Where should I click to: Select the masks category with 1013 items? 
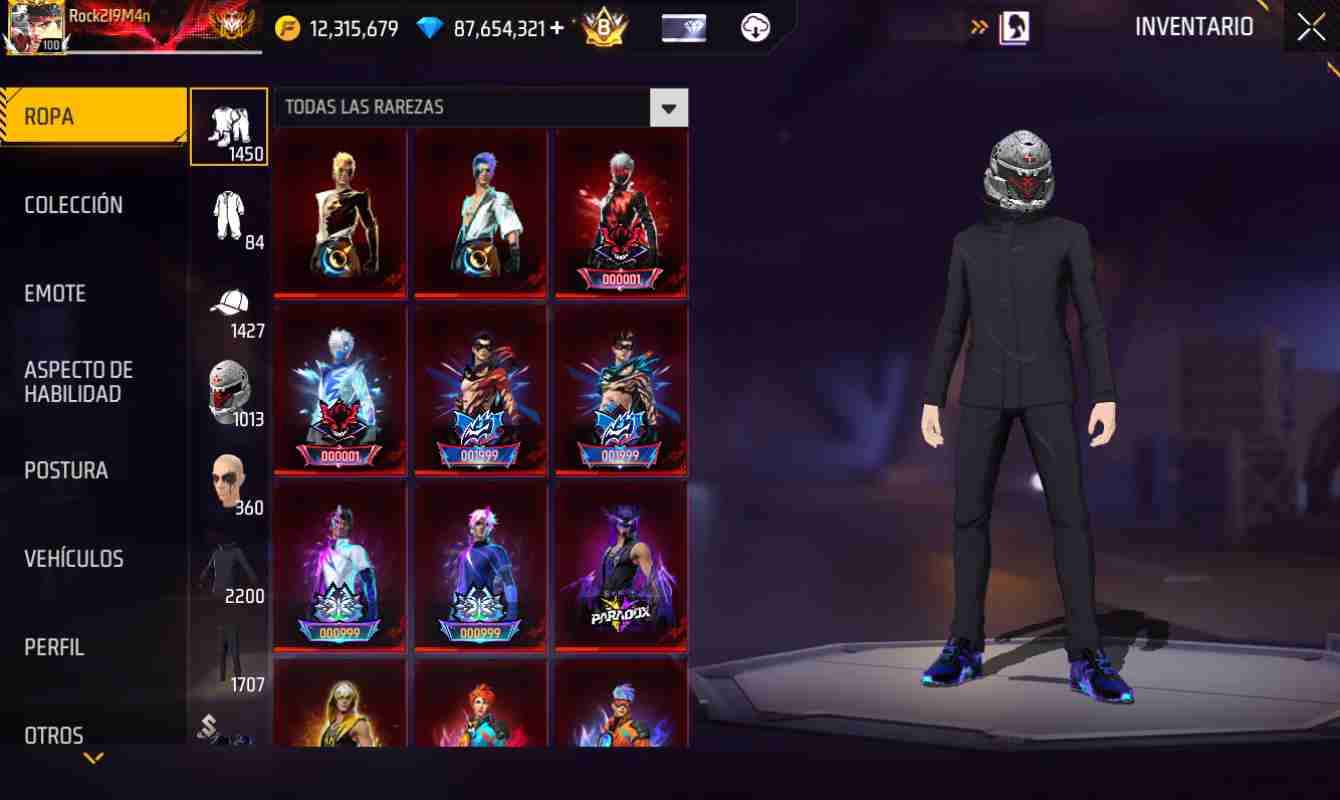coord(228,388)
